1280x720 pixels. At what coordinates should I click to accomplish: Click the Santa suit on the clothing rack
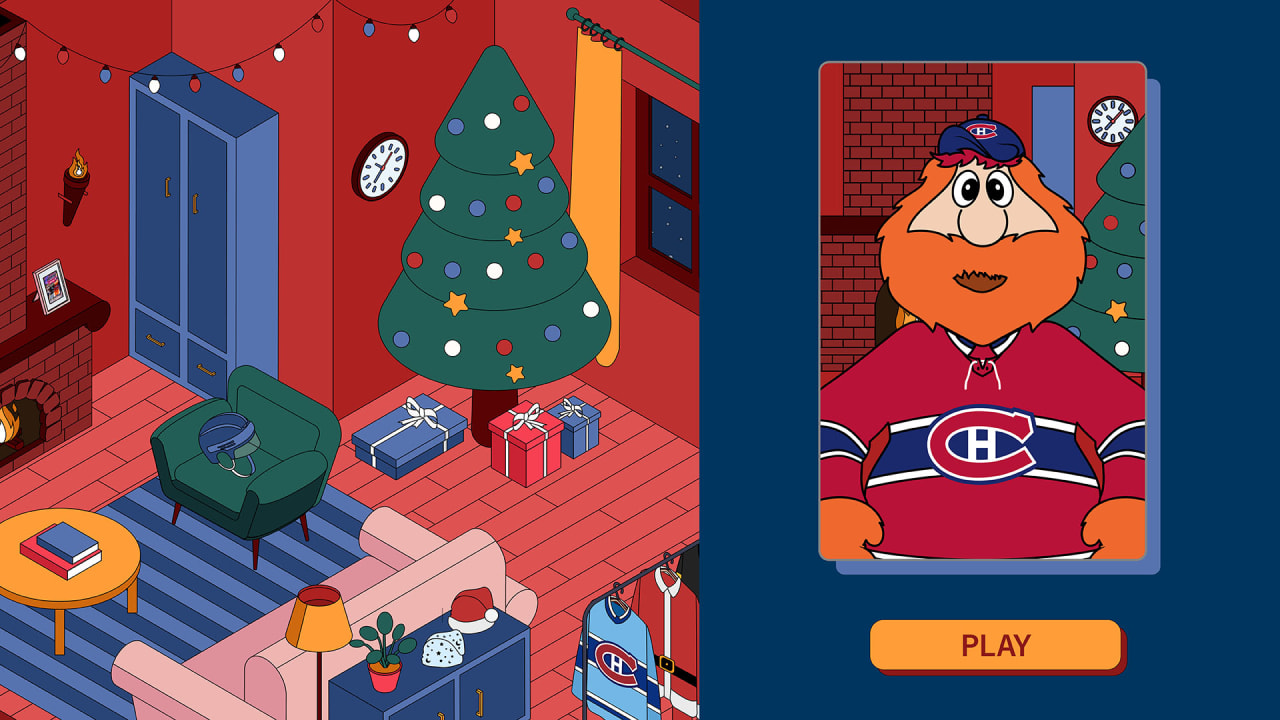(x=673, y=640)
